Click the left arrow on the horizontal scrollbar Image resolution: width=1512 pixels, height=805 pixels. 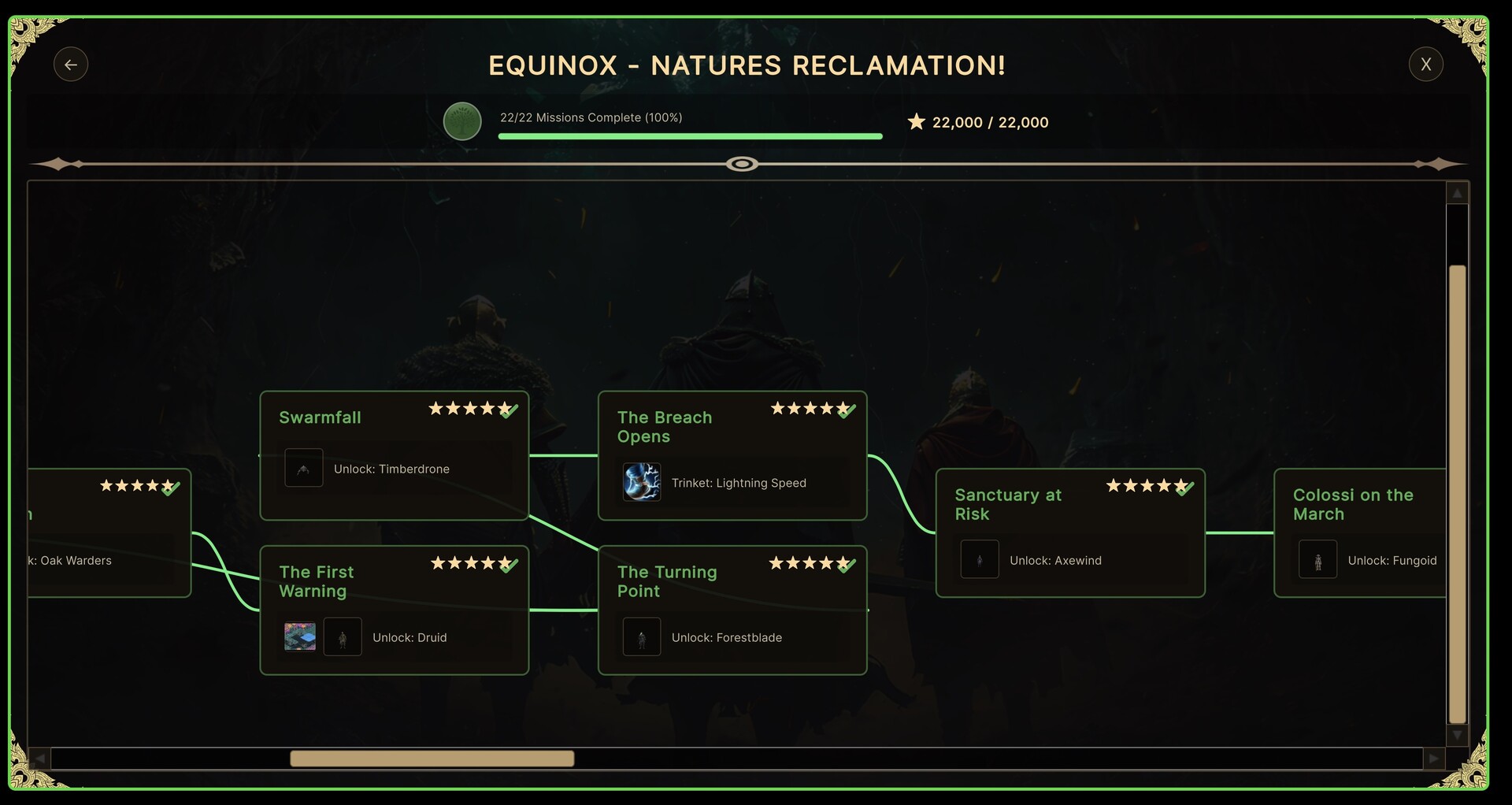pos(39,759)
